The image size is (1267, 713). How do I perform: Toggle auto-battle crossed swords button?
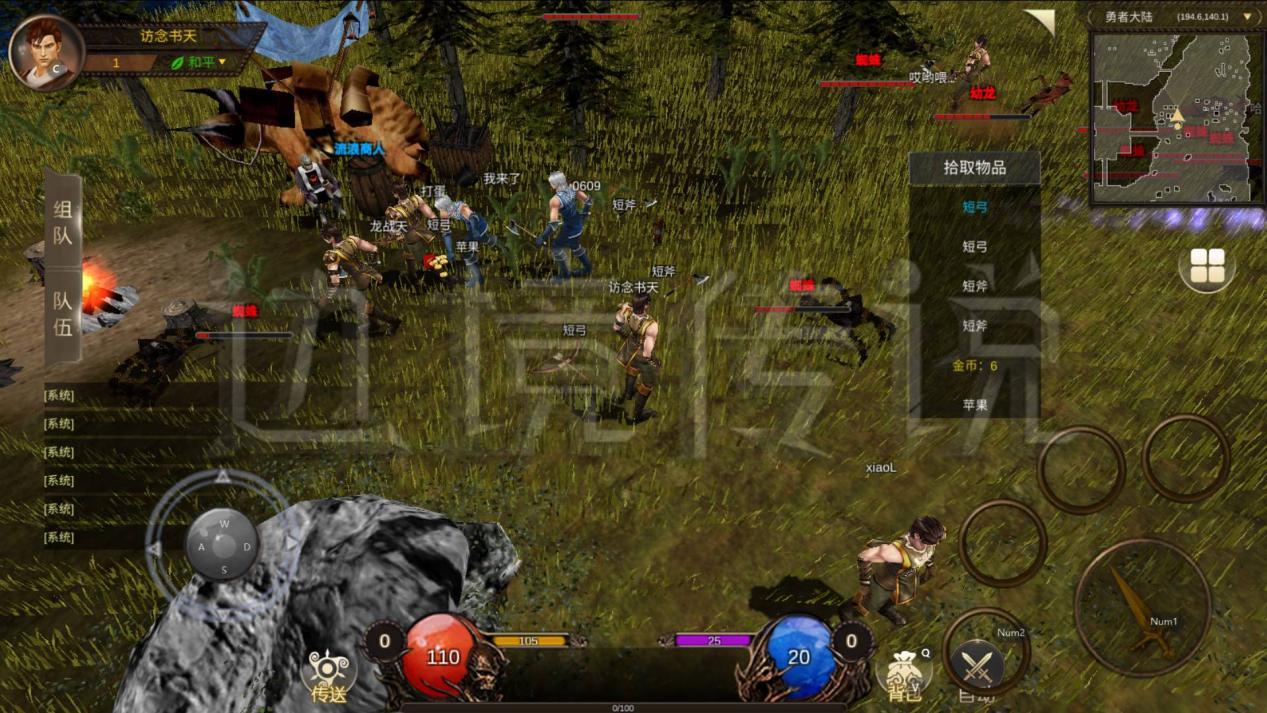tap(976, 664)
